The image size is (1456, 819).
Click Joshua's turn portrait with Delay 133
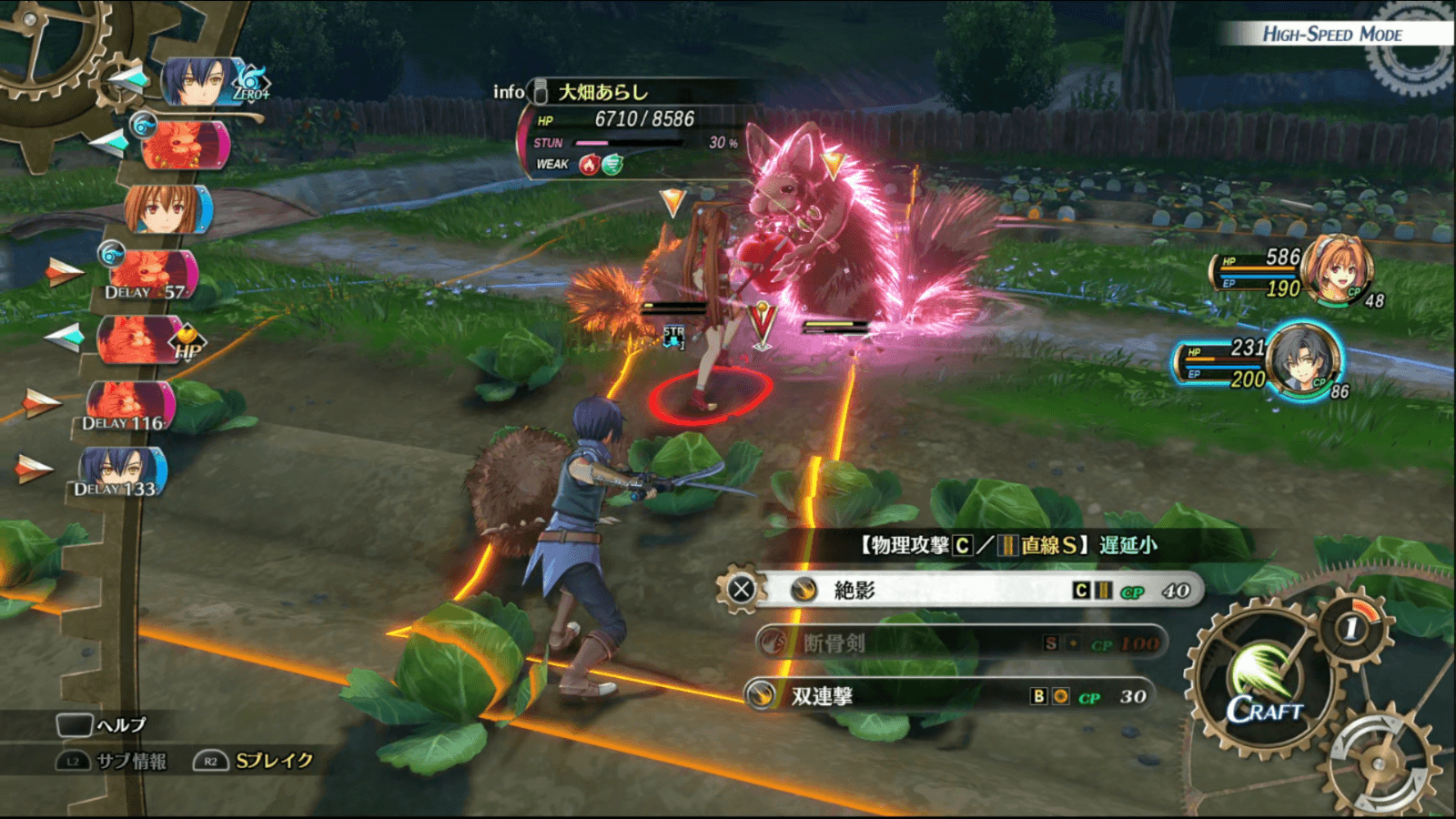click(121, 471)
